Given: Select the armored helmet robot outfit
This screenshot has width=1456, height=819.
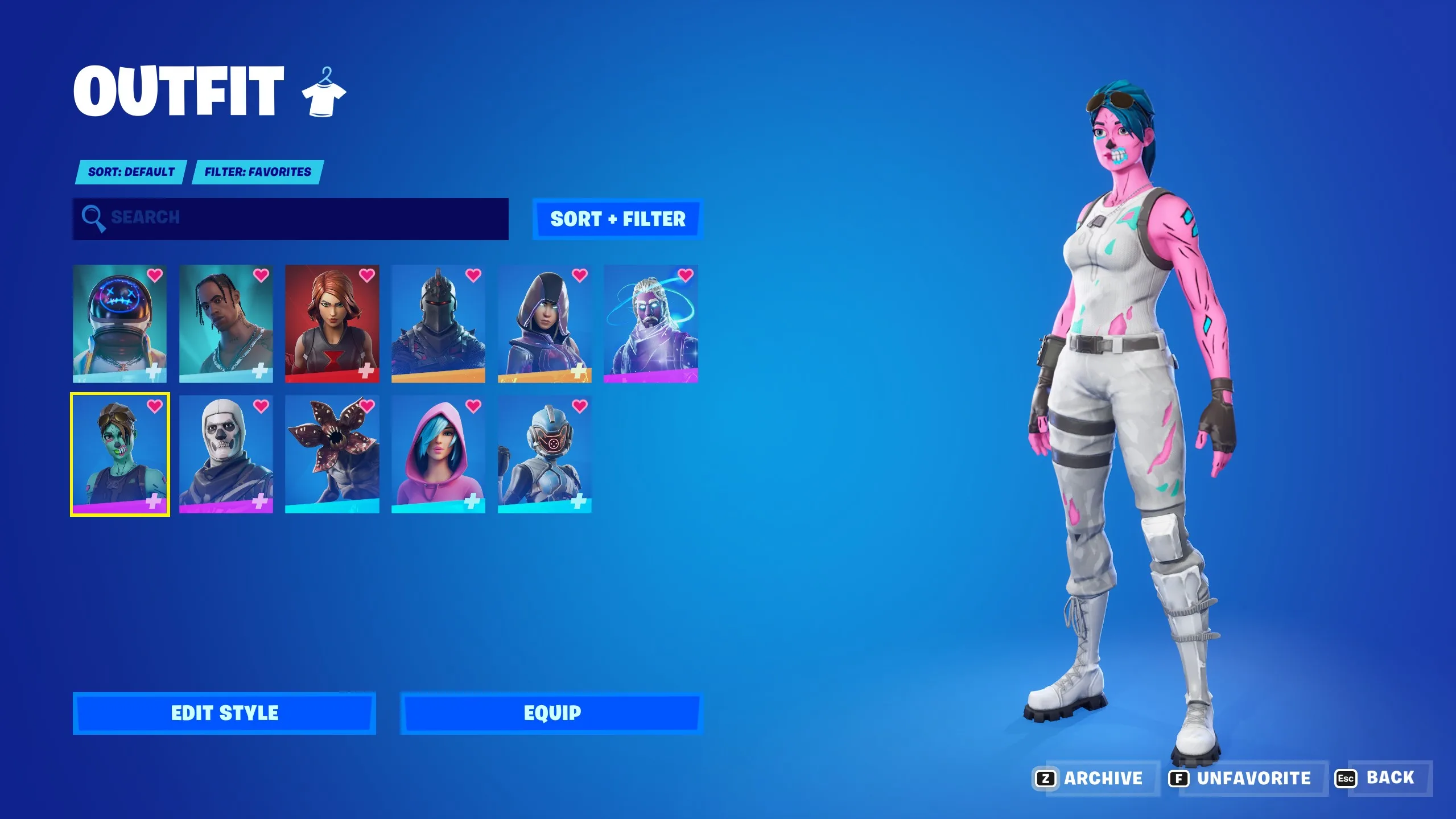Looking at the screenshot, I should click(x=545, y=454).
